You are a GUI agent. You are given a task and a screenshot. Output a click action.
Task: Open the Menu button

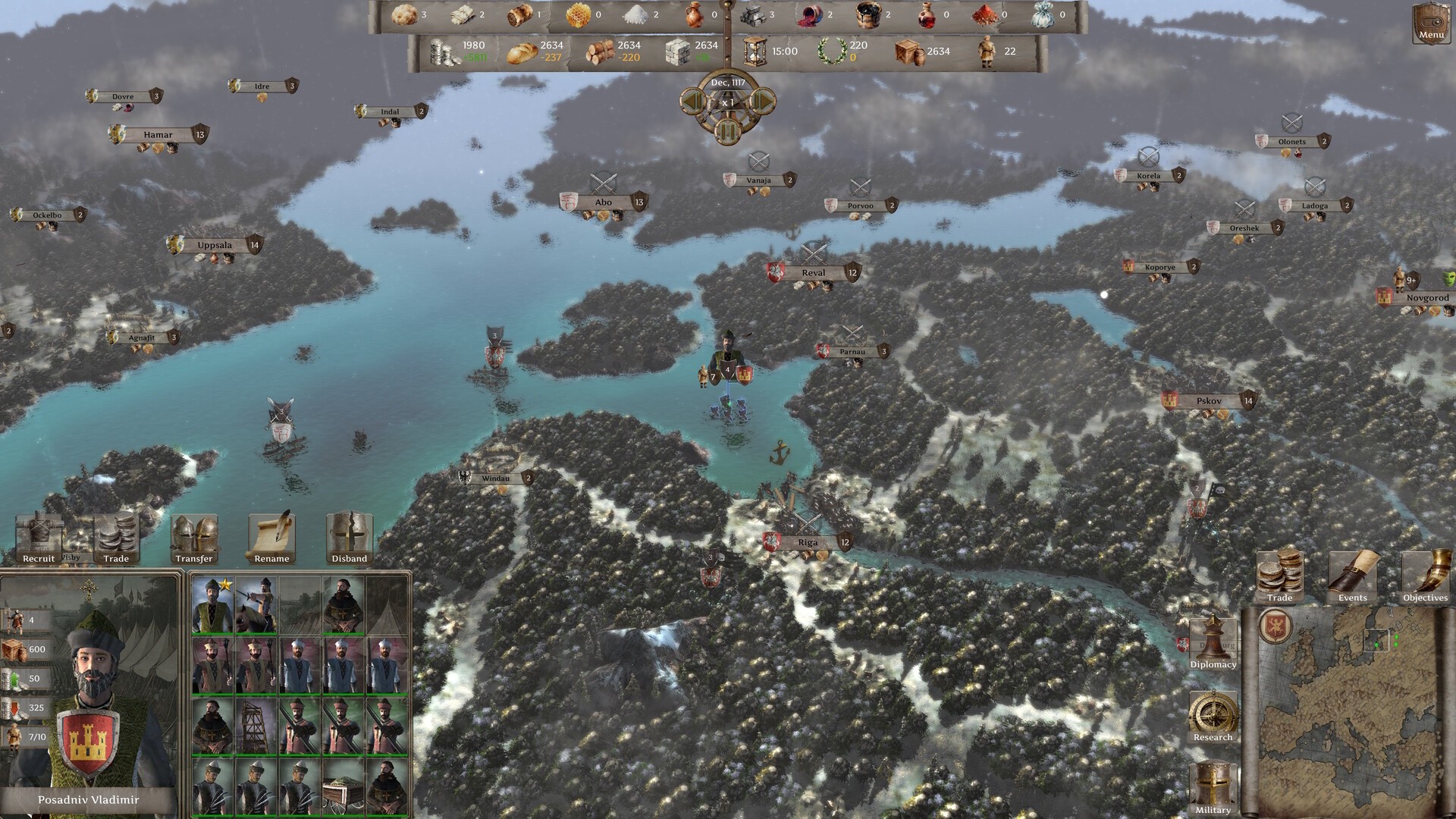1430,23
